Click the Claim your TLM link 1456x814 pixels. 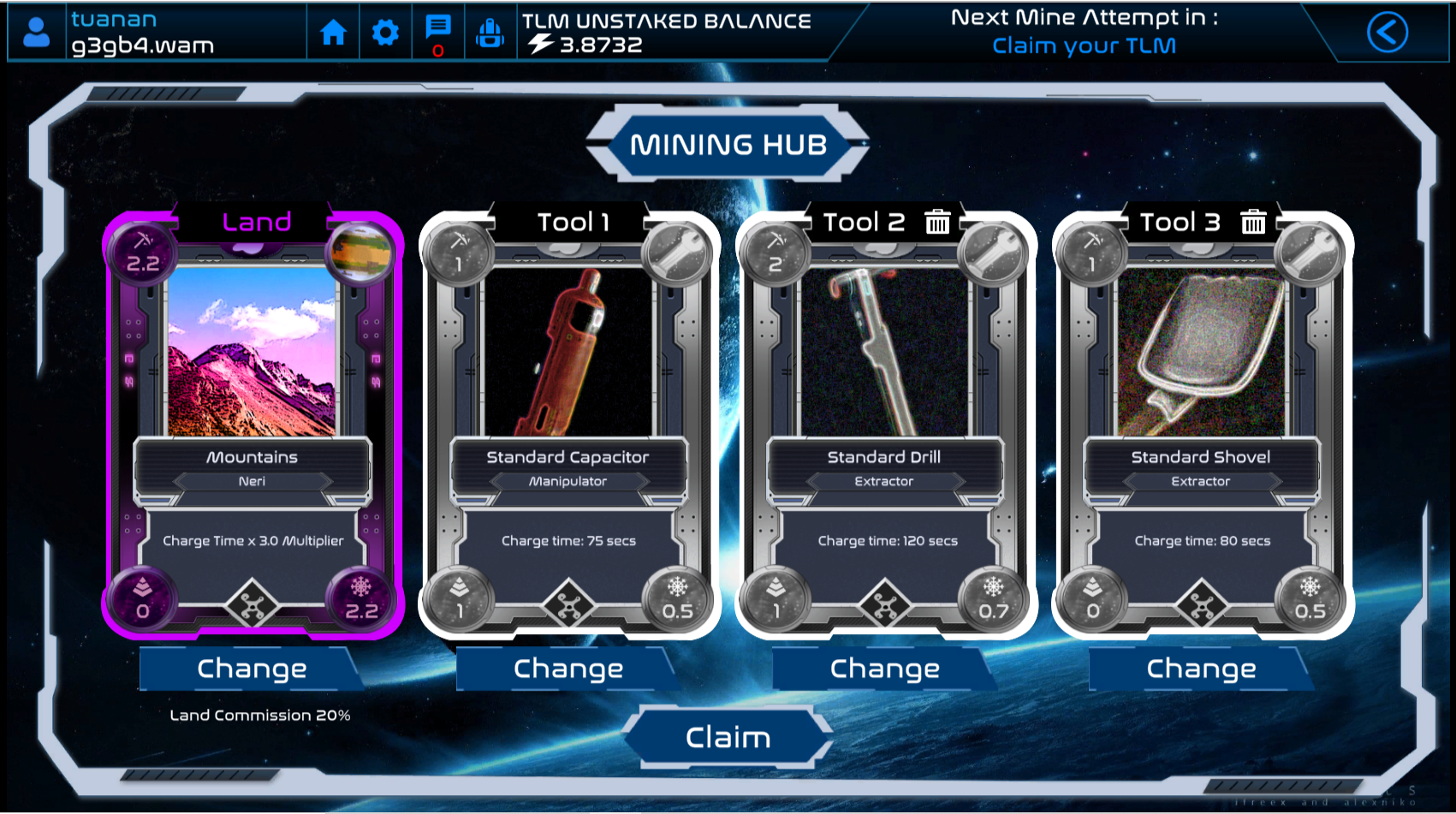click(1084, 45)
